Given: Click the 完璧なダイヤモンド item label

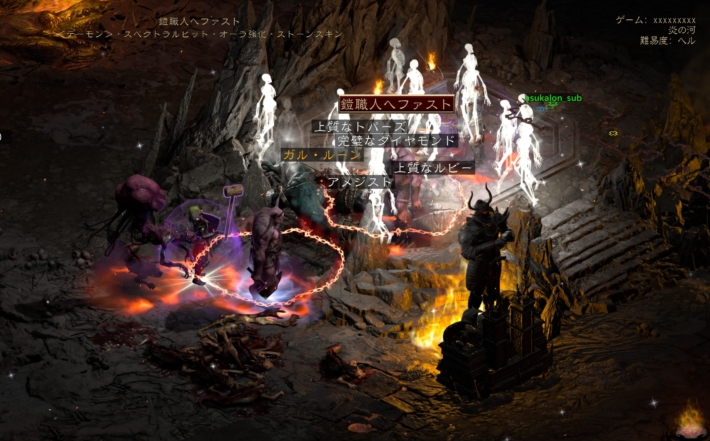Looking at the screenshot, I should coord(397,141).
